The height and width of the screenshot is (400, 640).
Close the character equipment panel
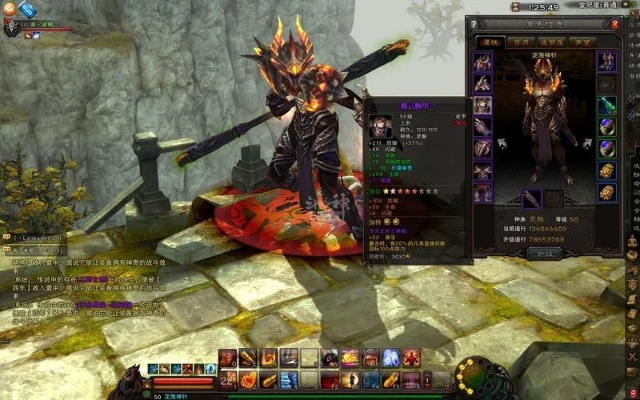[614, 24]
